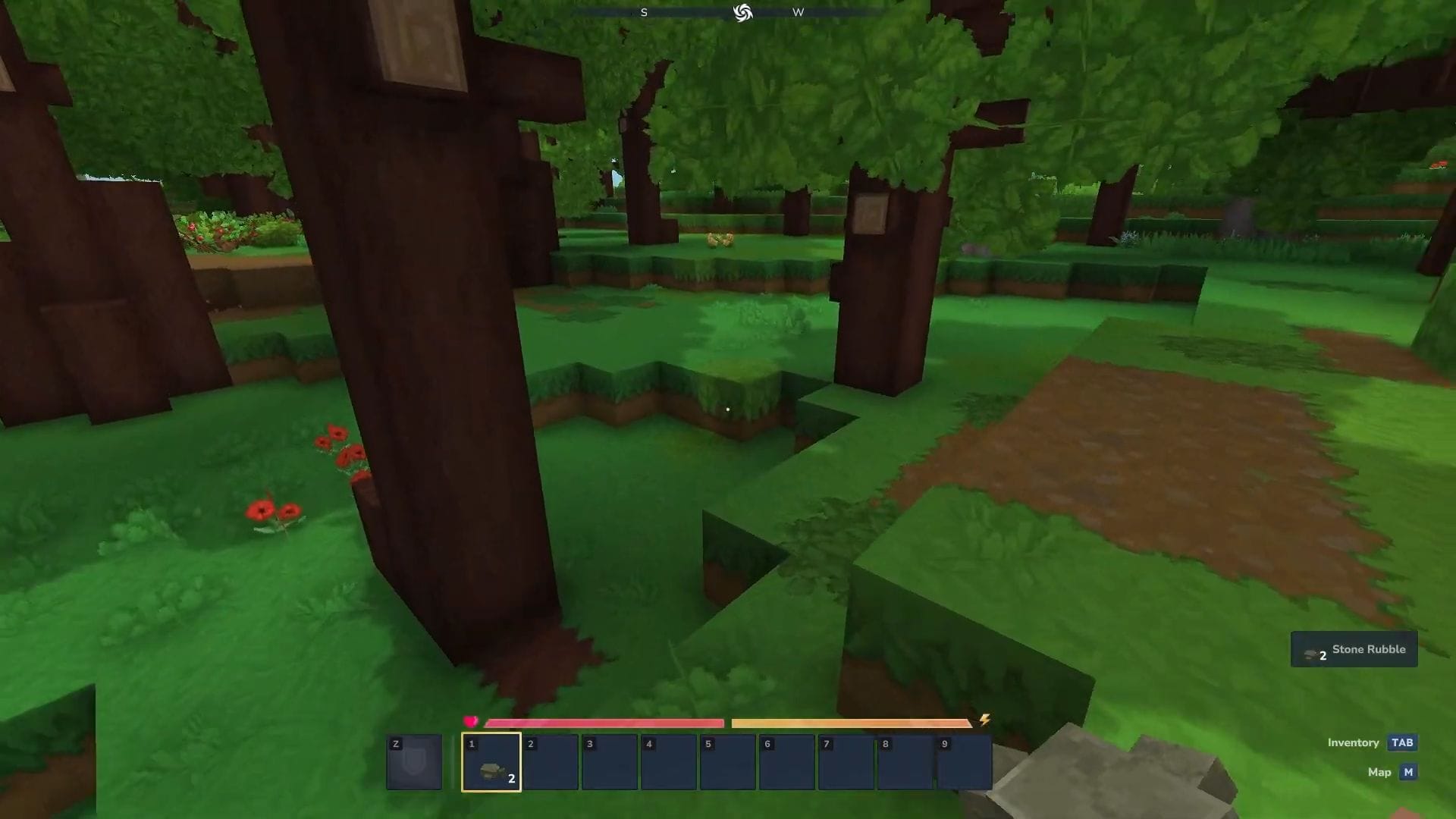Select the Stone Rubble in hotbar slot 1
The width and height of the screenshot is (1456, 819).
coord(491,761)
